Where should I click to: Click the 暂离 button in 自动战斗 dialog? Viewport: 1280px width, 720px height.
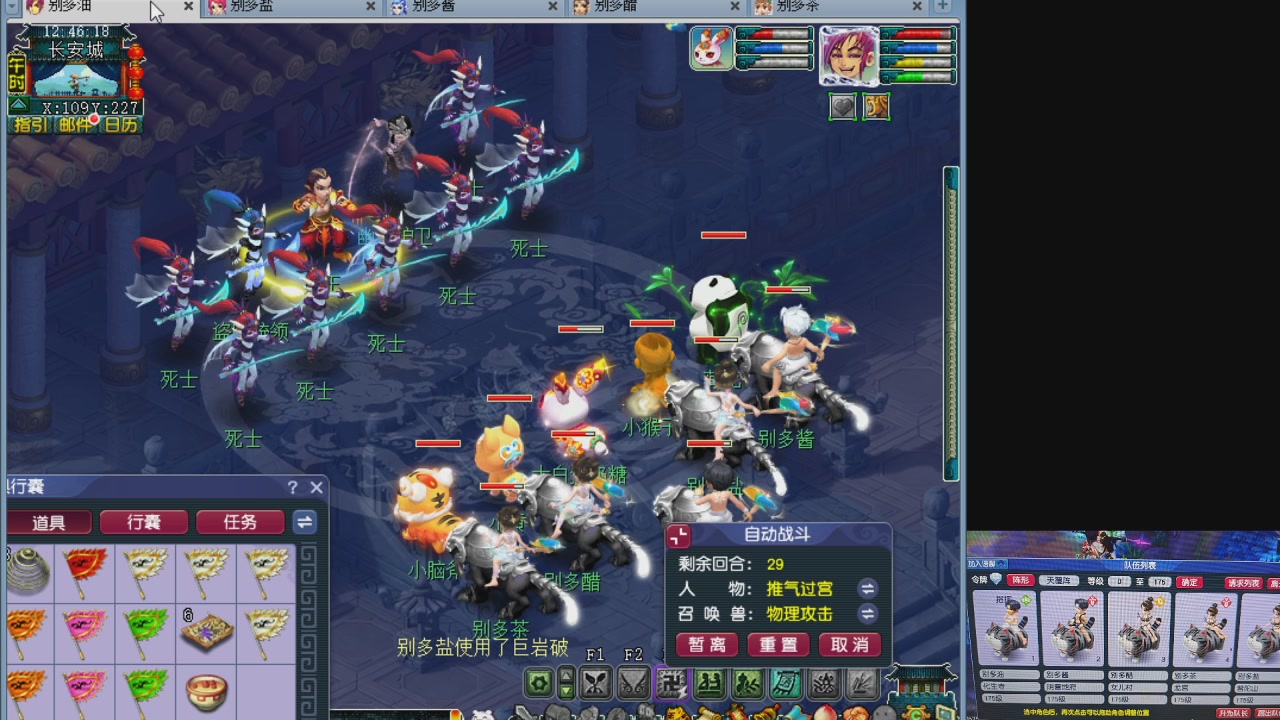(707, 645)
